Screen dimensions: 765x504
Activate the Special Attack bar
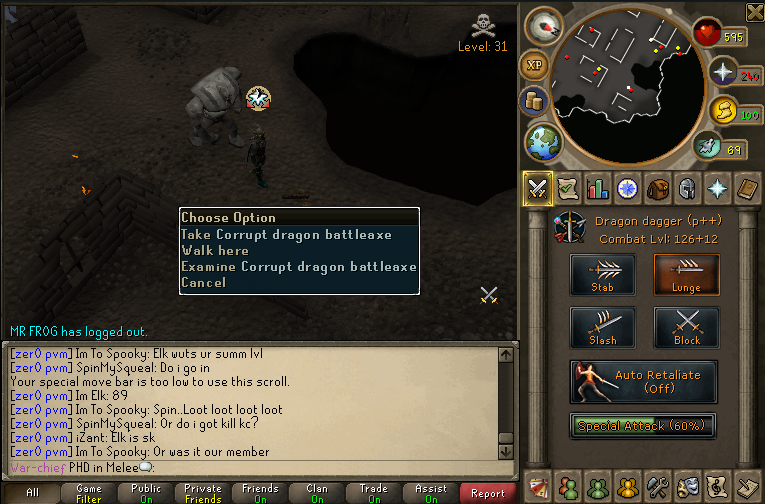643,425
